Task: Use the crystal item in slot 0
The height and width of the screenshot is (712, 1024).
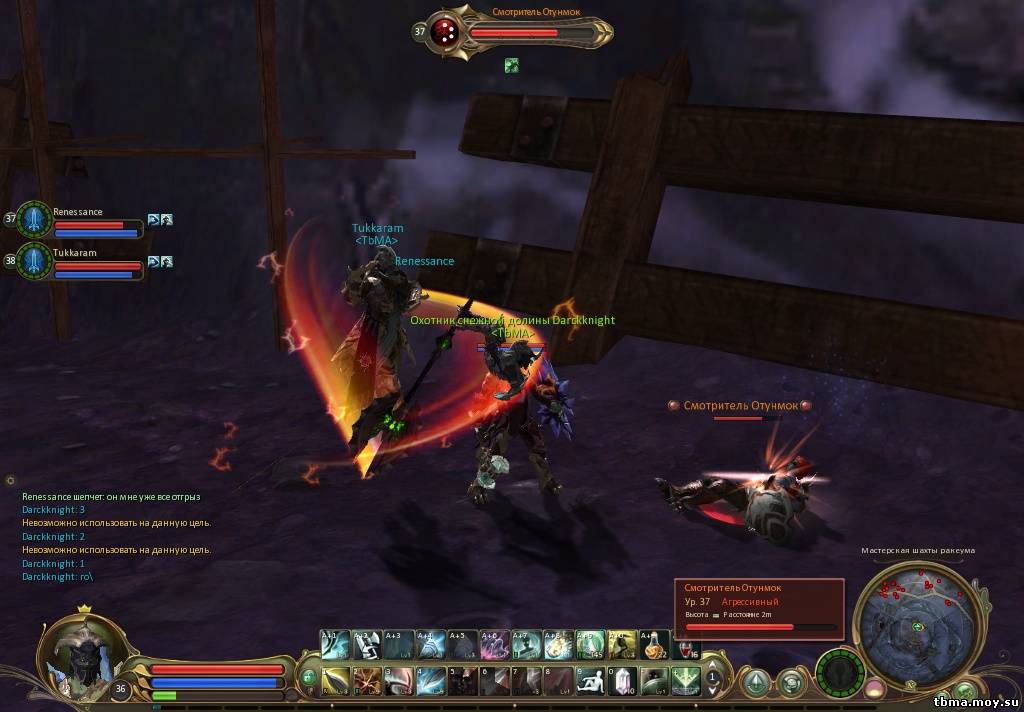Action: pos(622,680)
